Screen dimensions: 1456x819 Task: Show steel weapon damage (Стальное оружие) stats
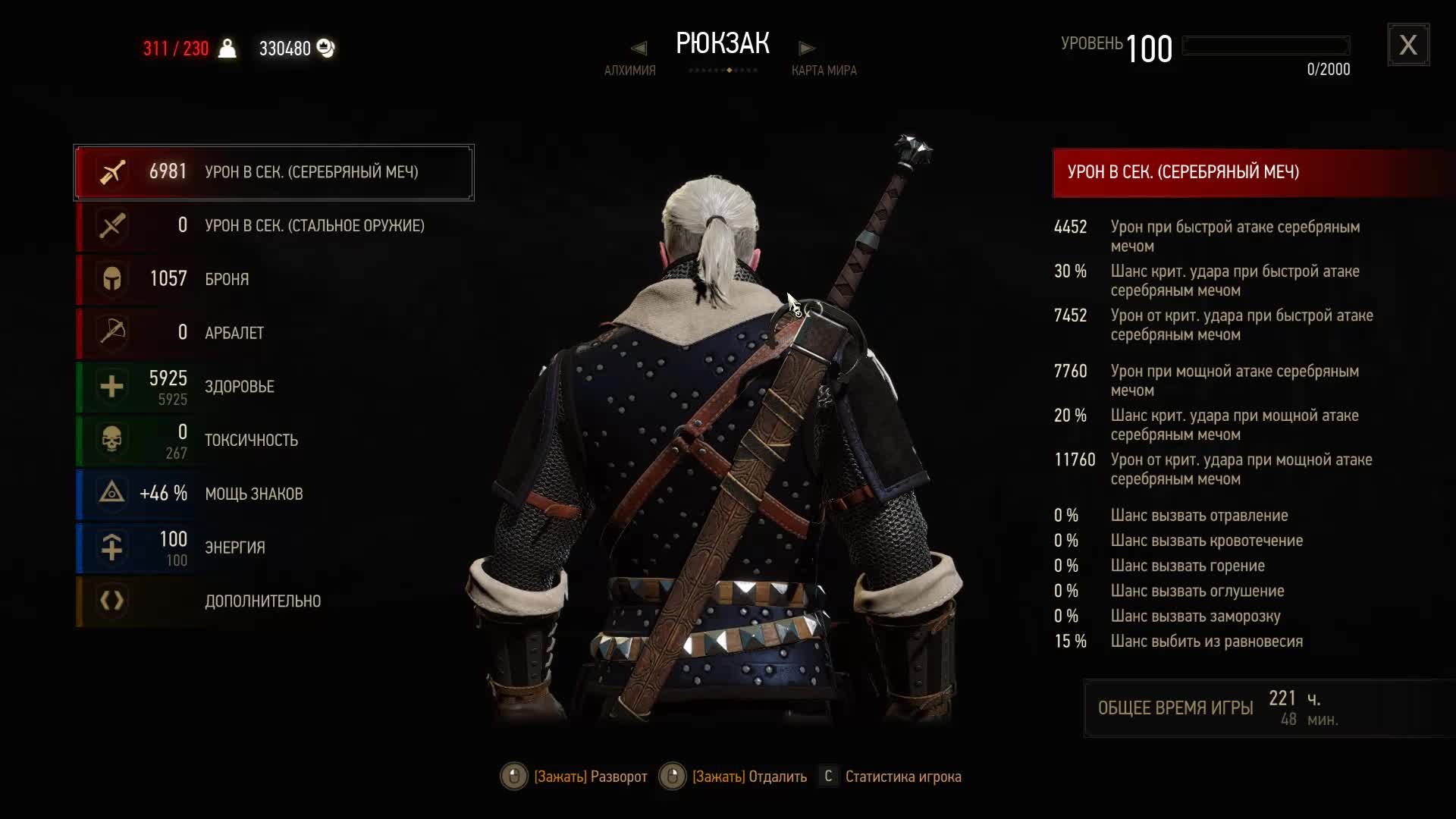(274, 226)
